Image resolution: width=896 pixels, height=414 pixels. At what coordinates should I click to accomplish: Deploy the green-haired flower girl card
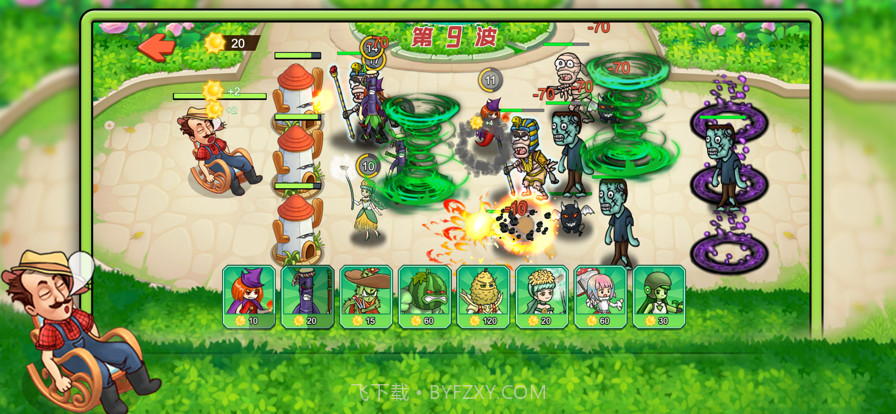[541, 296]
